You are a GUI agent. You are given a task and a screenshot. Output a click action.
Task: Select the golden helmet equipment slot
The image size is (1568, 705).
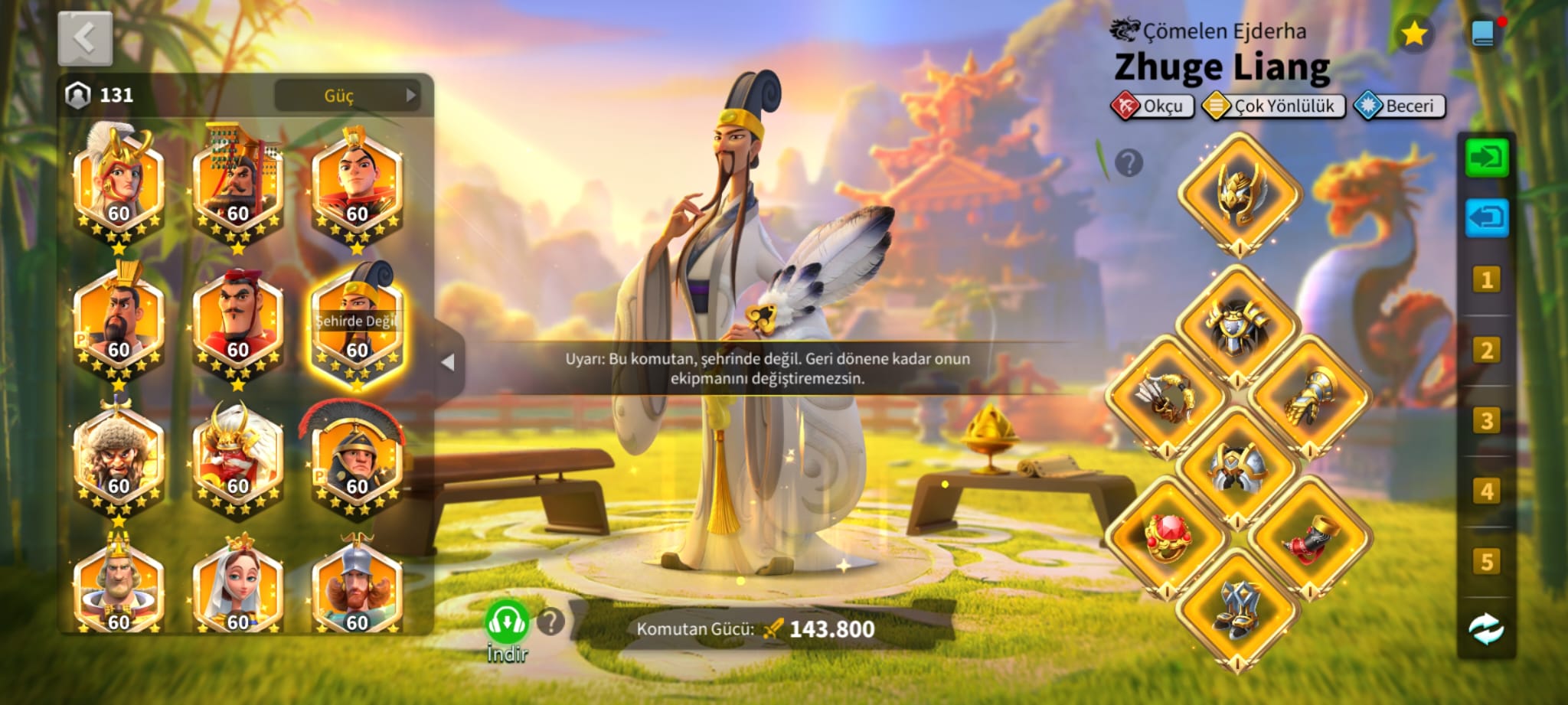coord(1239,193)
